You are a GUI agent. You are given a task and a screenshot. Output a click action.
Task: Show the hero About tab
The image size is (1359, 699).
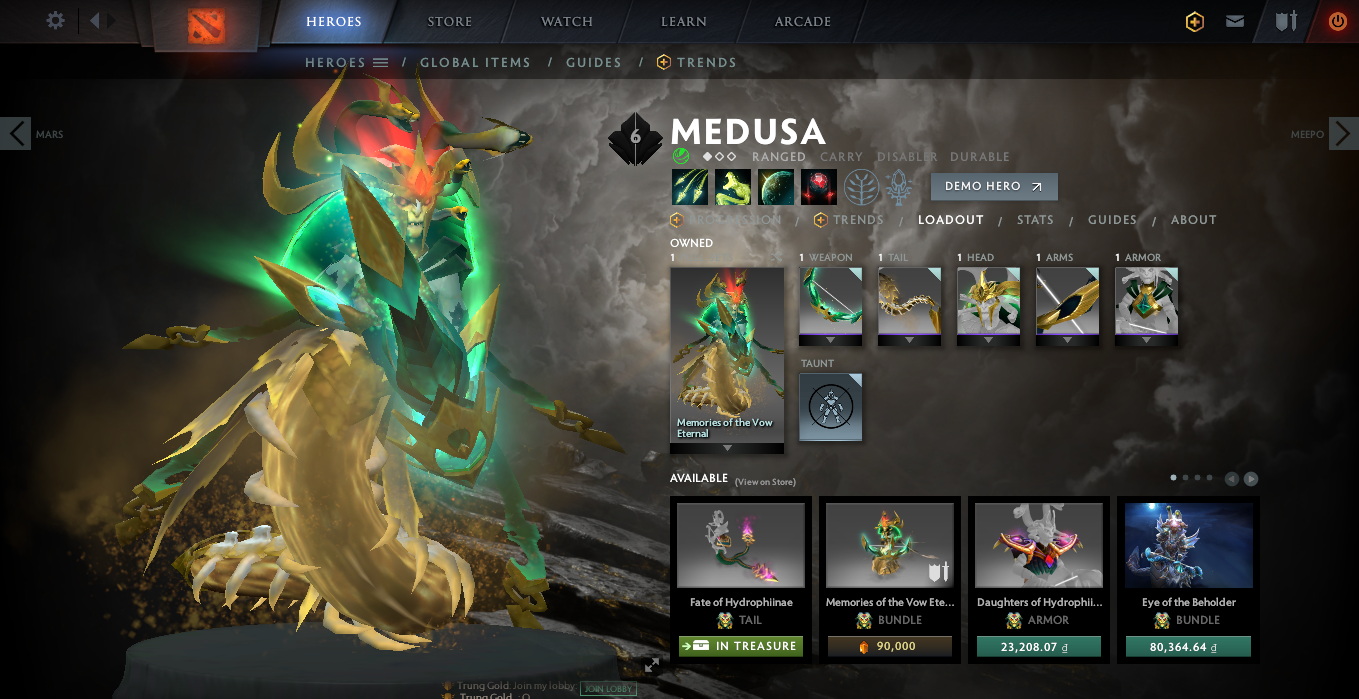coord(1194,220)
